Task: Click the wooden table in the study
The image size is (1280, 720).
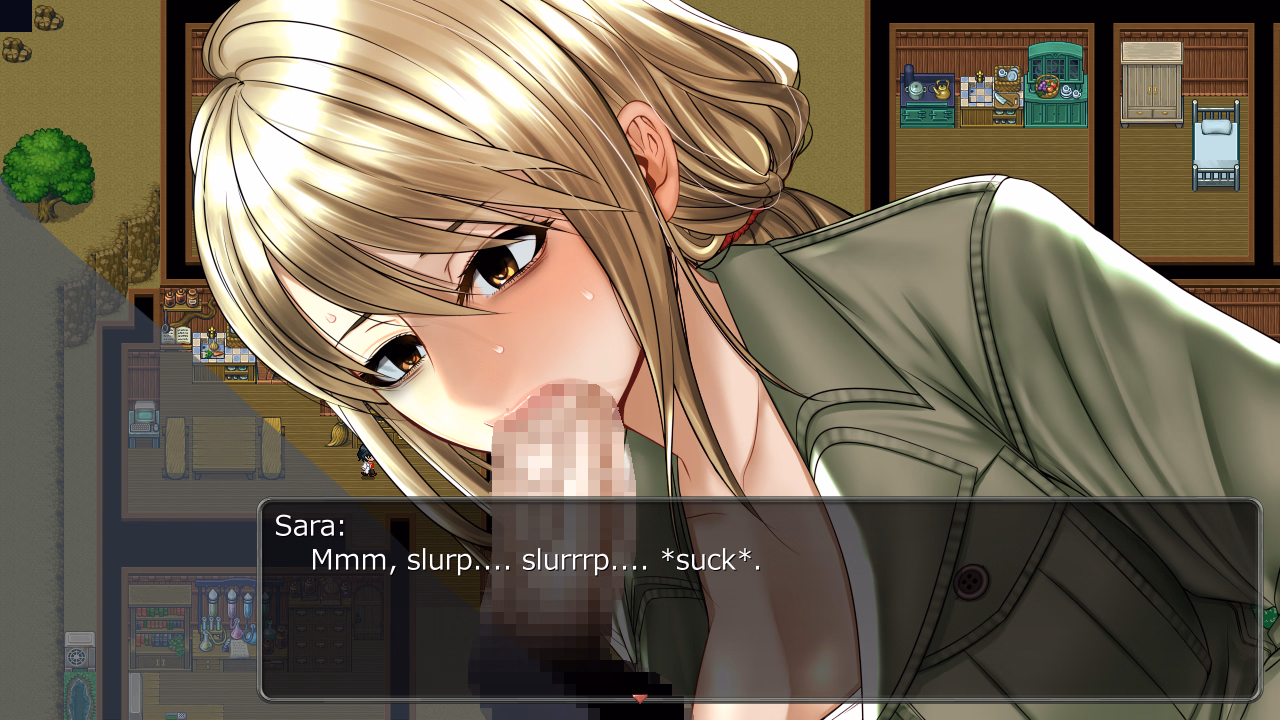Action: click(x=223, y=445)
